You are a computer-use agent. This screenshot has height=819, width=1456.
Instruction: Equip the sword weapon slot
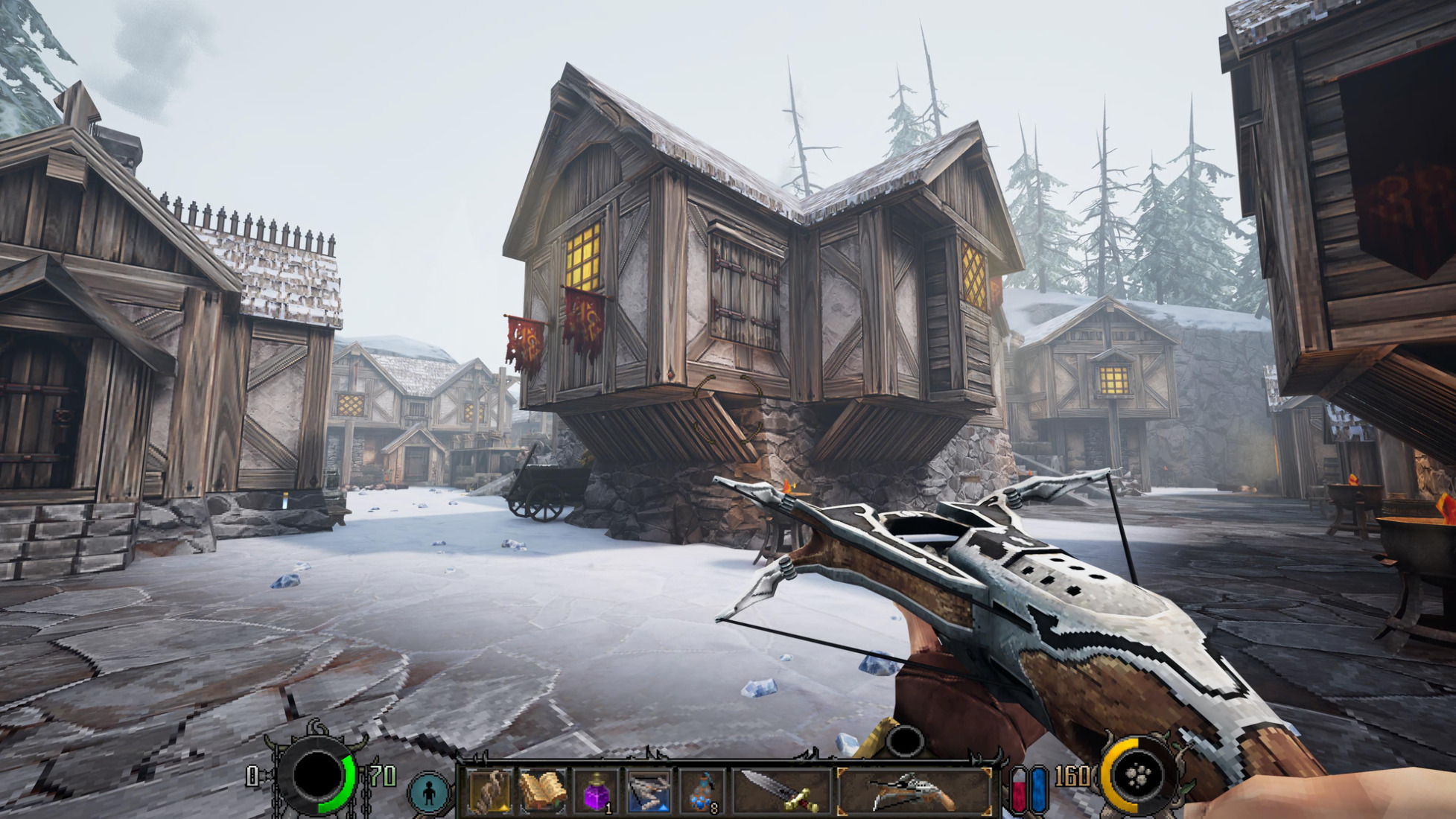pos(781,791)
